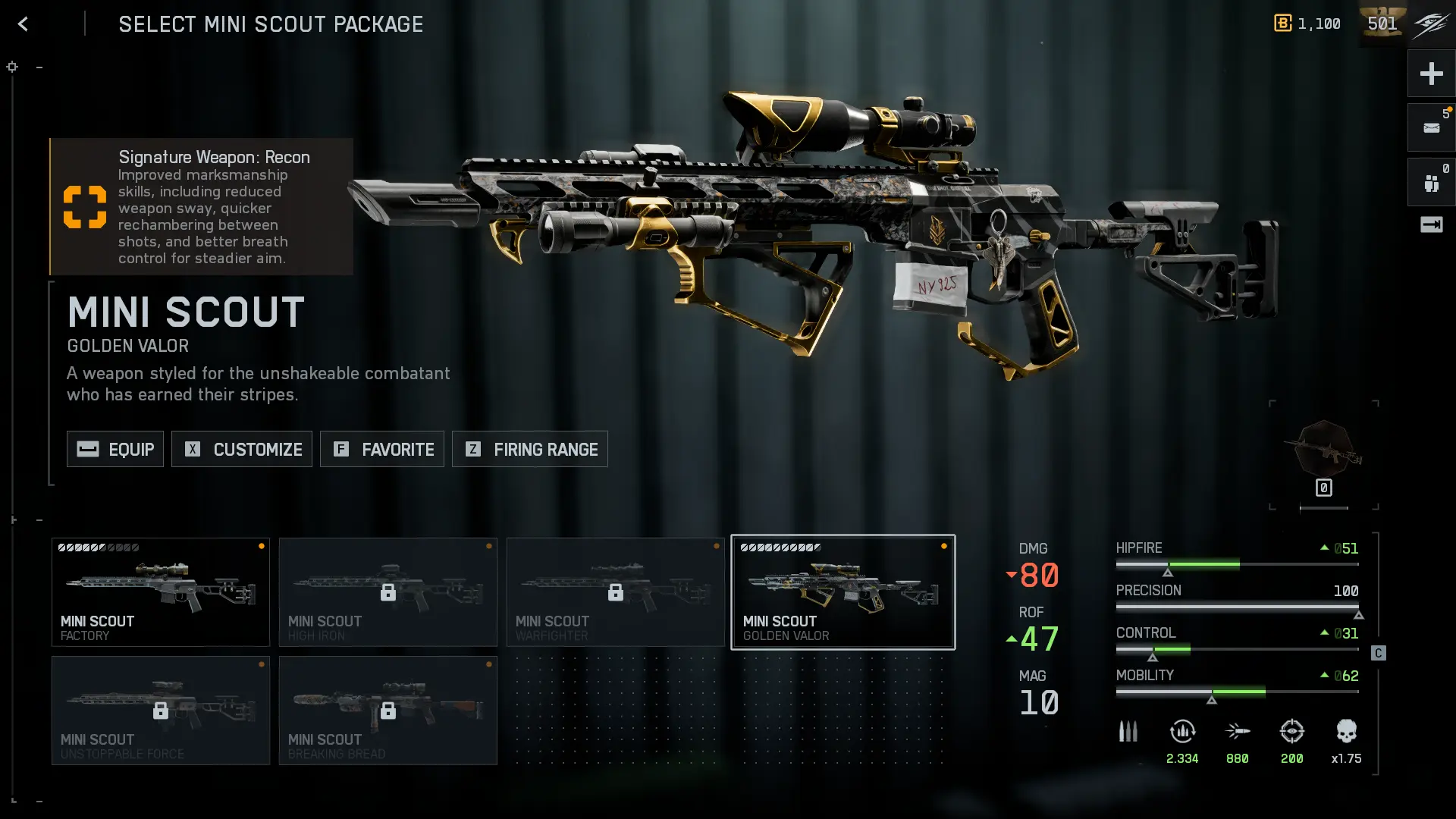Viewport: 1456px width, 819px height.
Task: Open the squad members icon
Action: click(x=1431, y=183)
